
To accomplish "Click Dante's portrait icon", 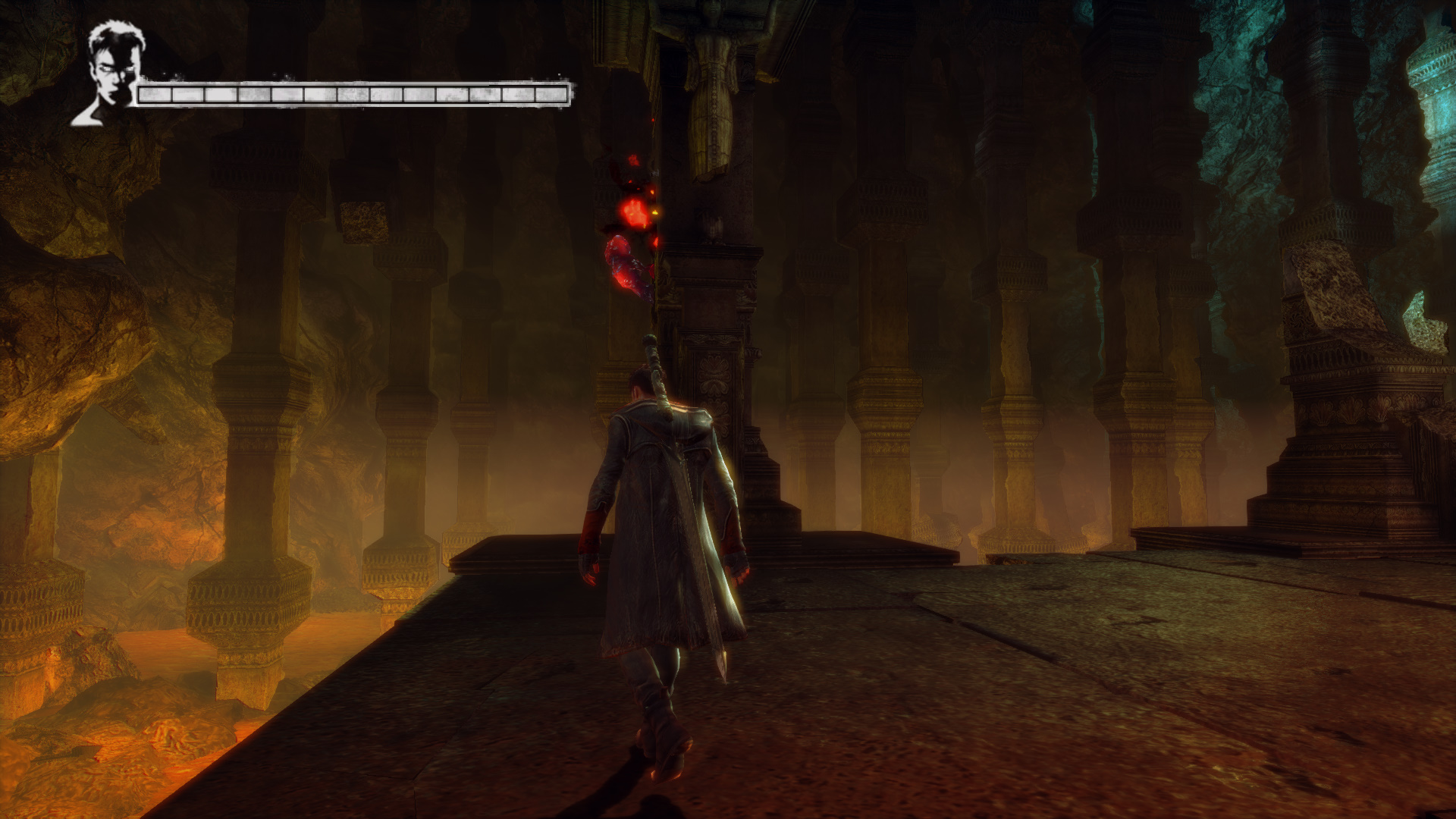I will pos(111,73).
